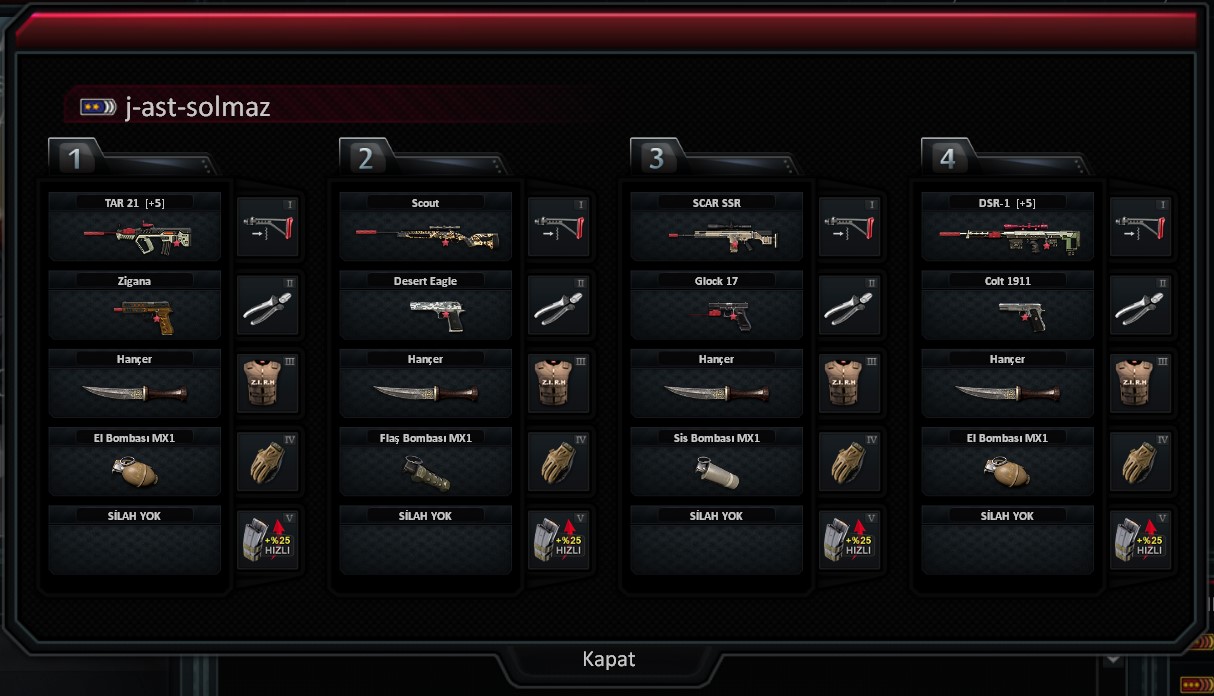Screen dimensions: 1214x696
Task: Open loadout tab number 1
Action: (x=75, y=158)
